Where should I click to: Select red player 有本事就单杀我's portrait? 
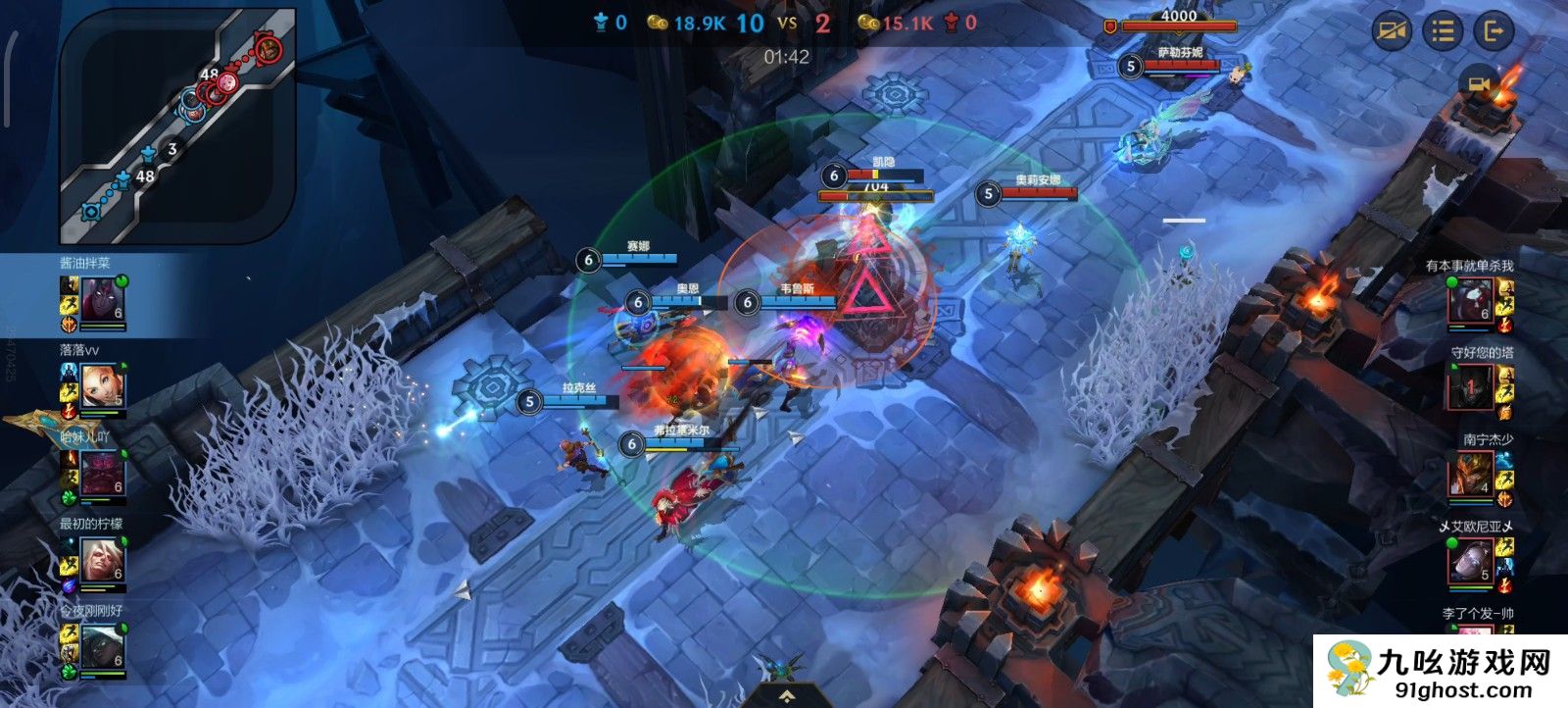click(x=1471, y=300)
